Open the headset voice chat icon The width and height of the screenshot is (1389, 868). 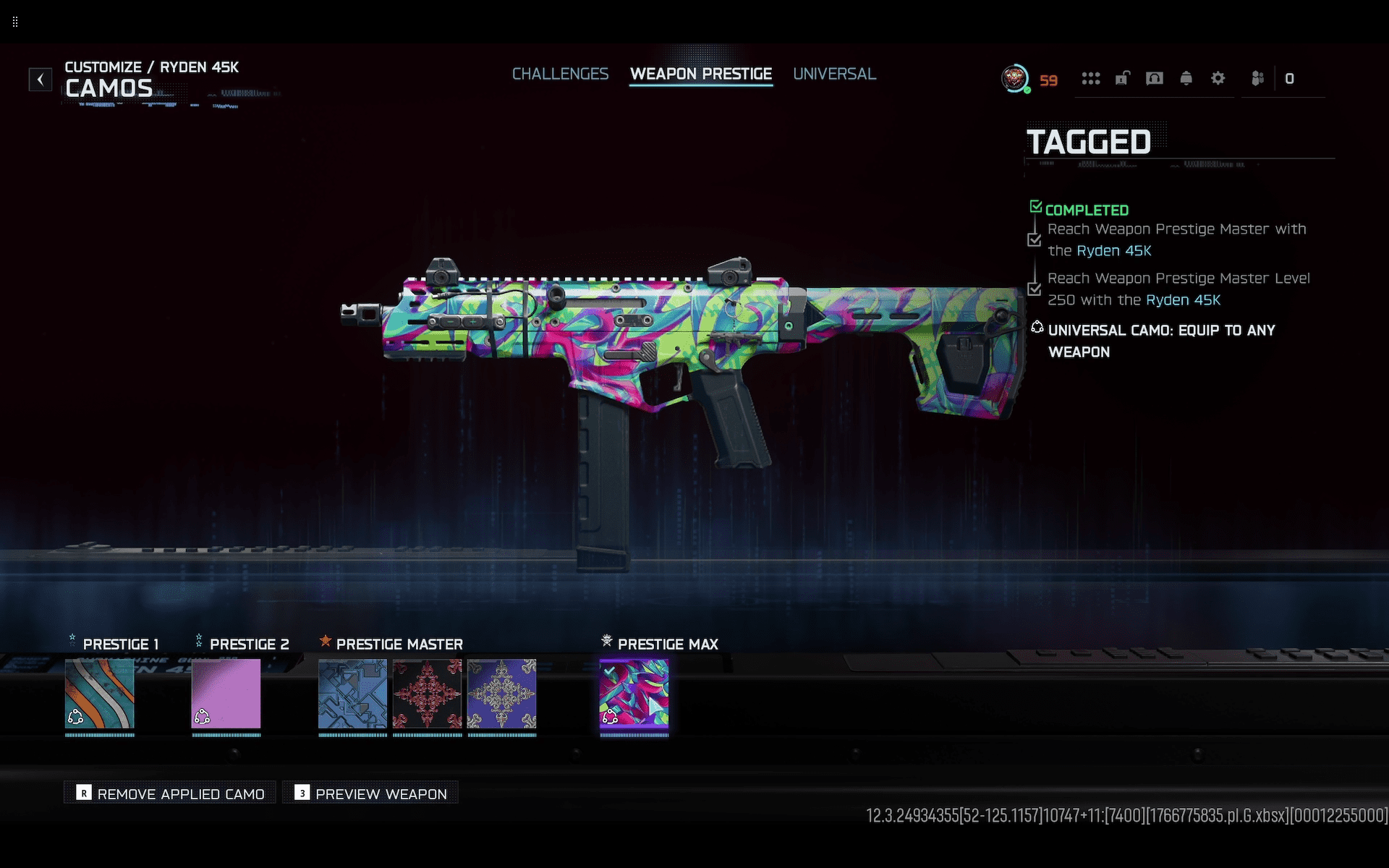point(1154,78)
